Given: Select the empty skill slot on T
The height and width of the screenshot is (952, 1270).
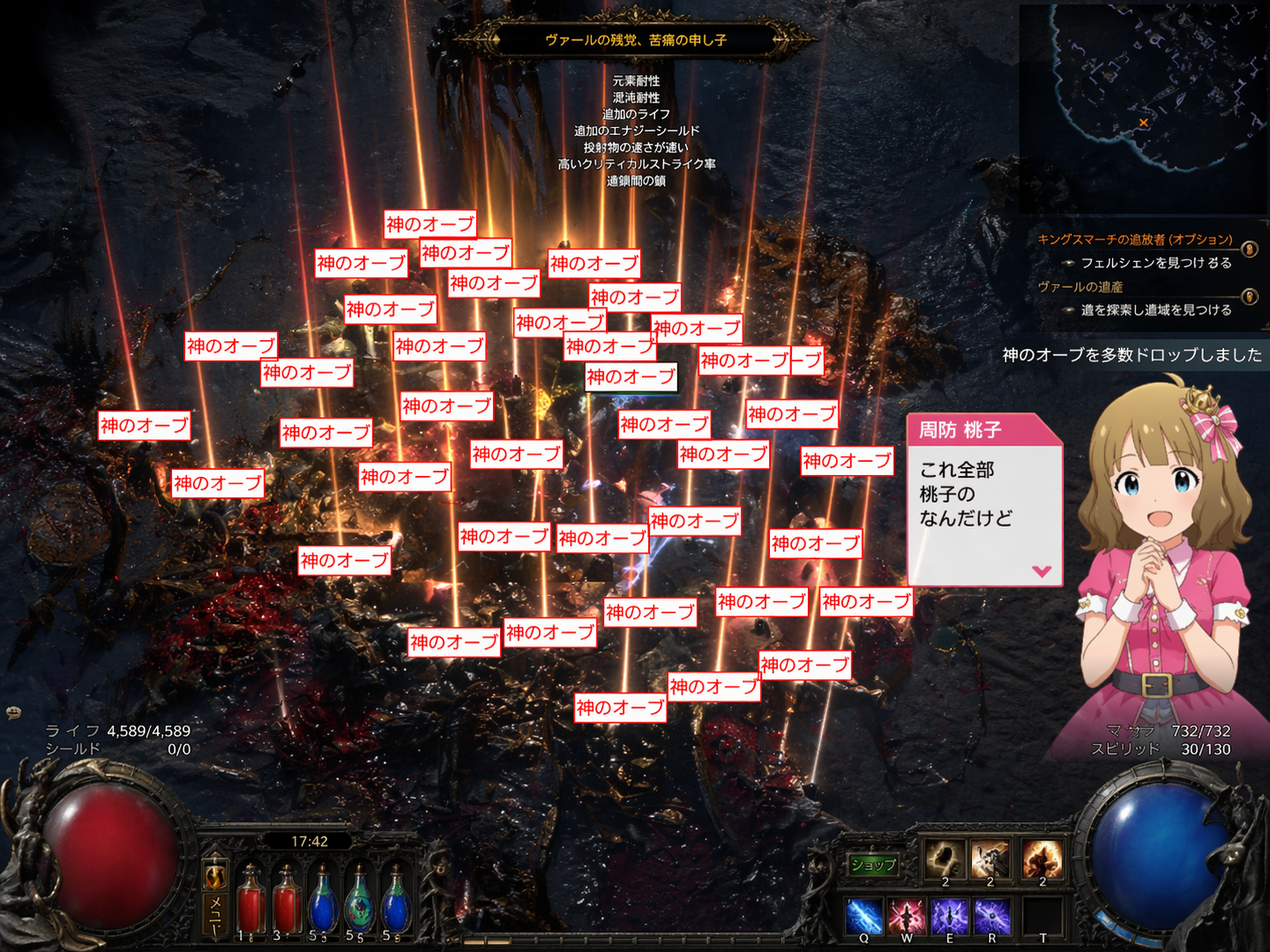Looking at the screenshot, I should tap(1043, 917).
